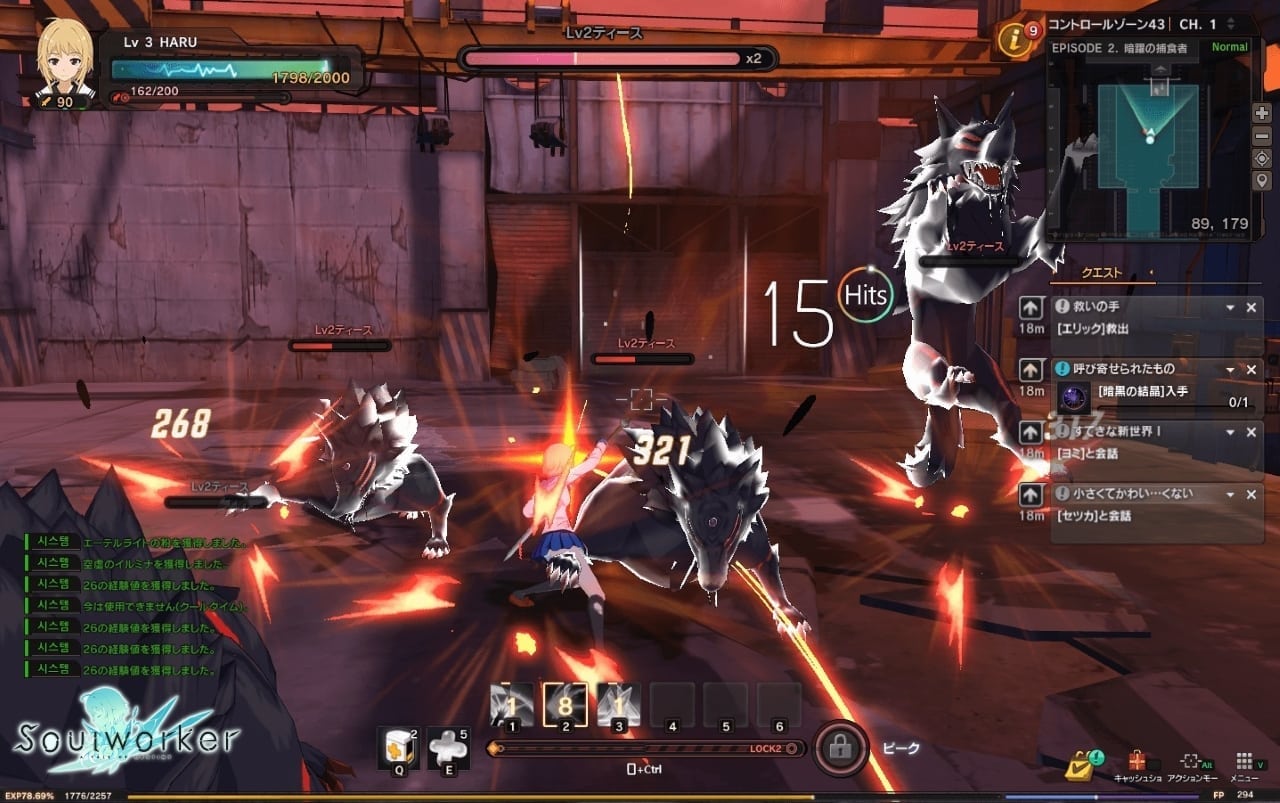Click the round padlock button

coord(840,747)
